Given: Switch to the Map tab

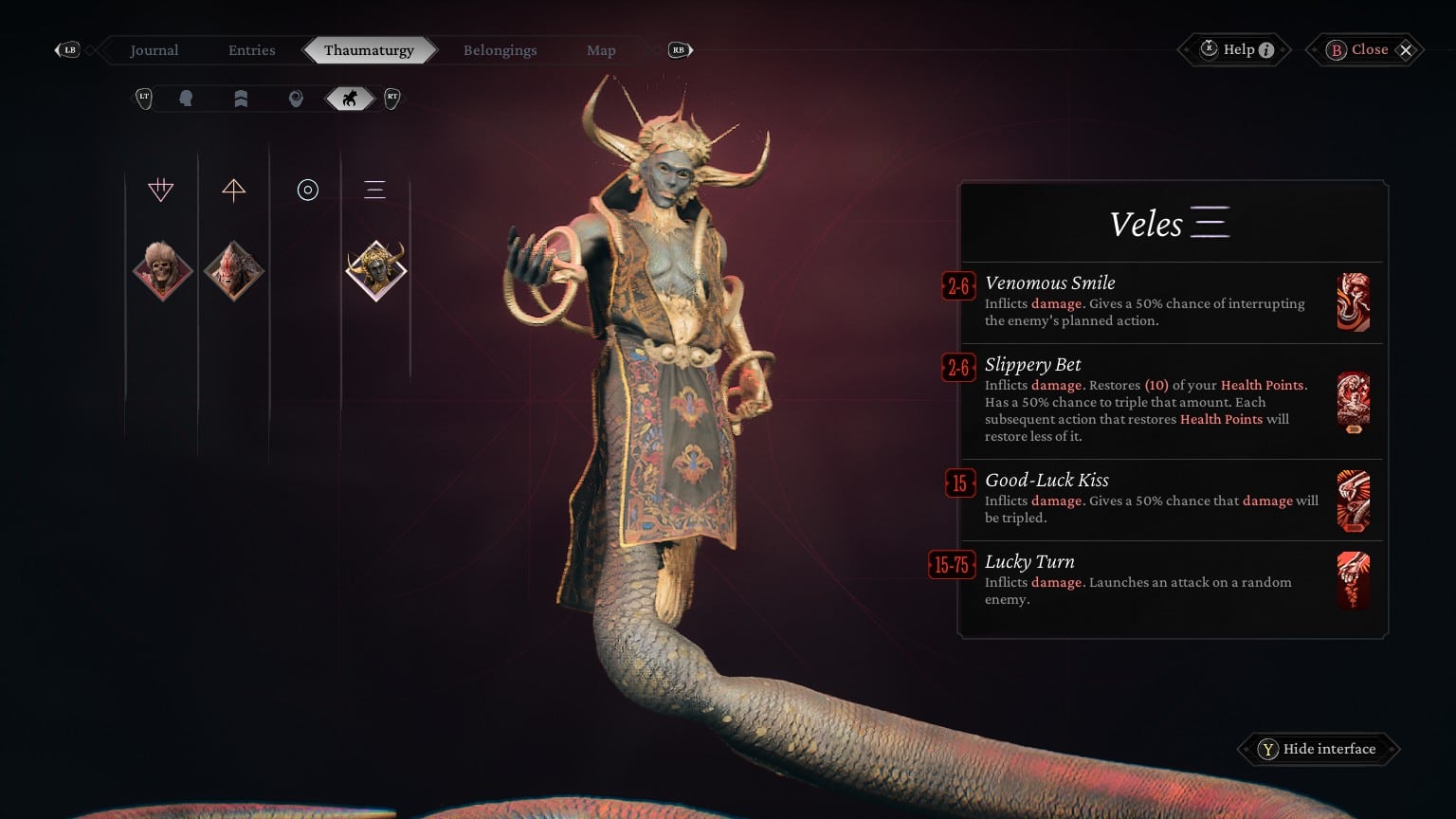Looking at the screenshot, I should 601,49.
